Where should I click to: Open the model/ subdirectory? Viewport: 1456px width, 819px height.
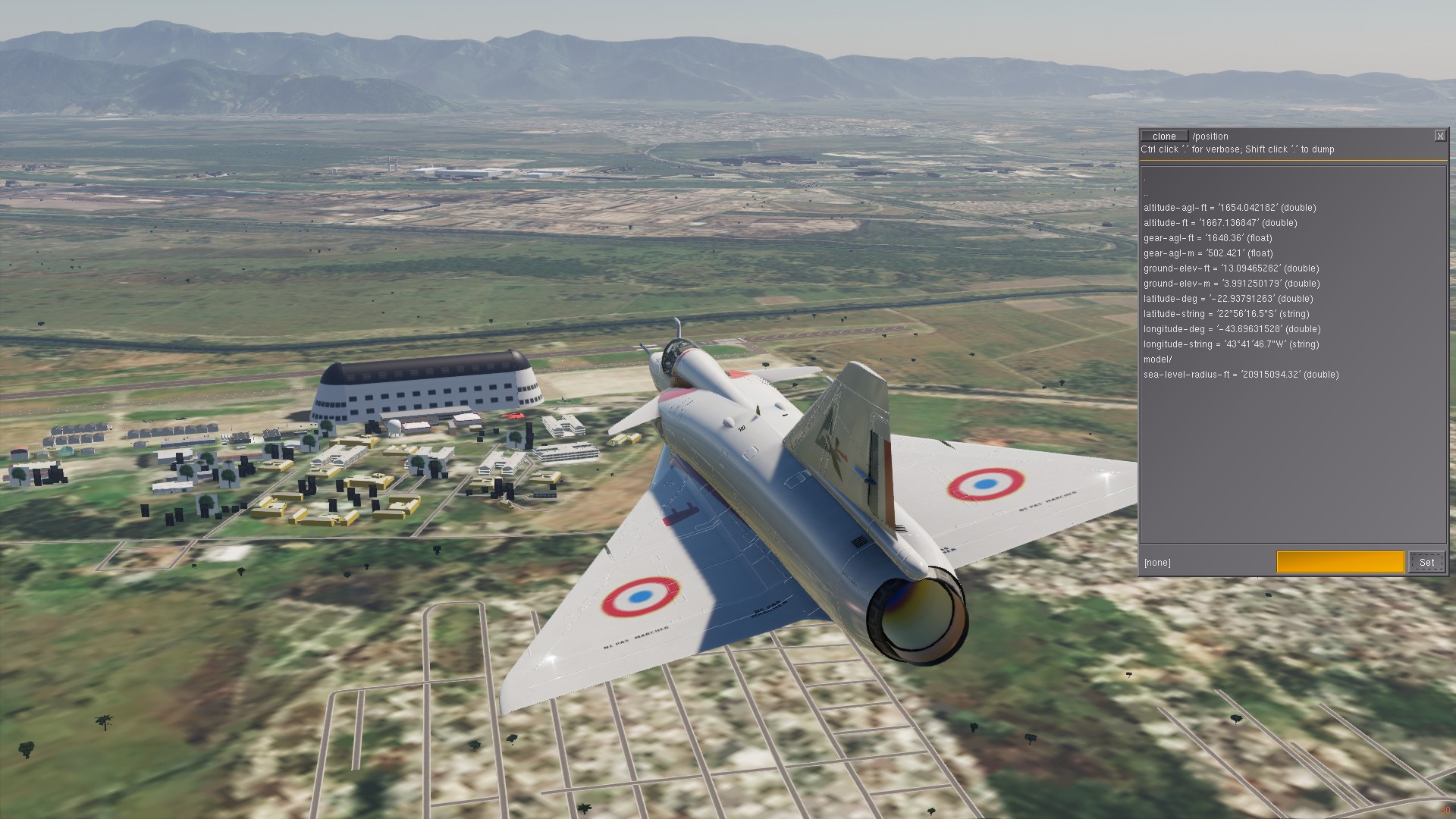coord(1158,359)
